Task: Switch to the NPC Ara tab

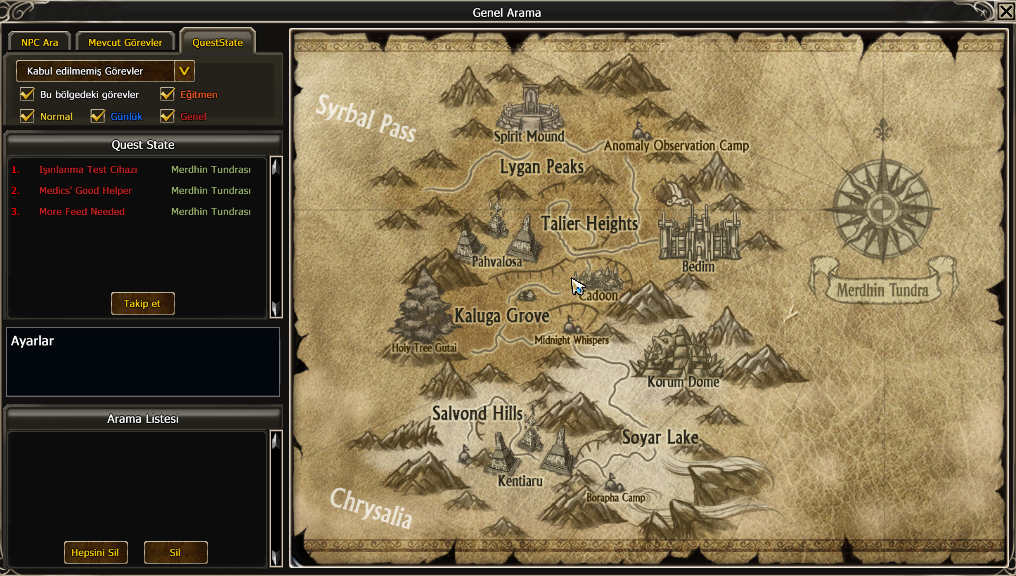Action: click(x=39, y=43)
